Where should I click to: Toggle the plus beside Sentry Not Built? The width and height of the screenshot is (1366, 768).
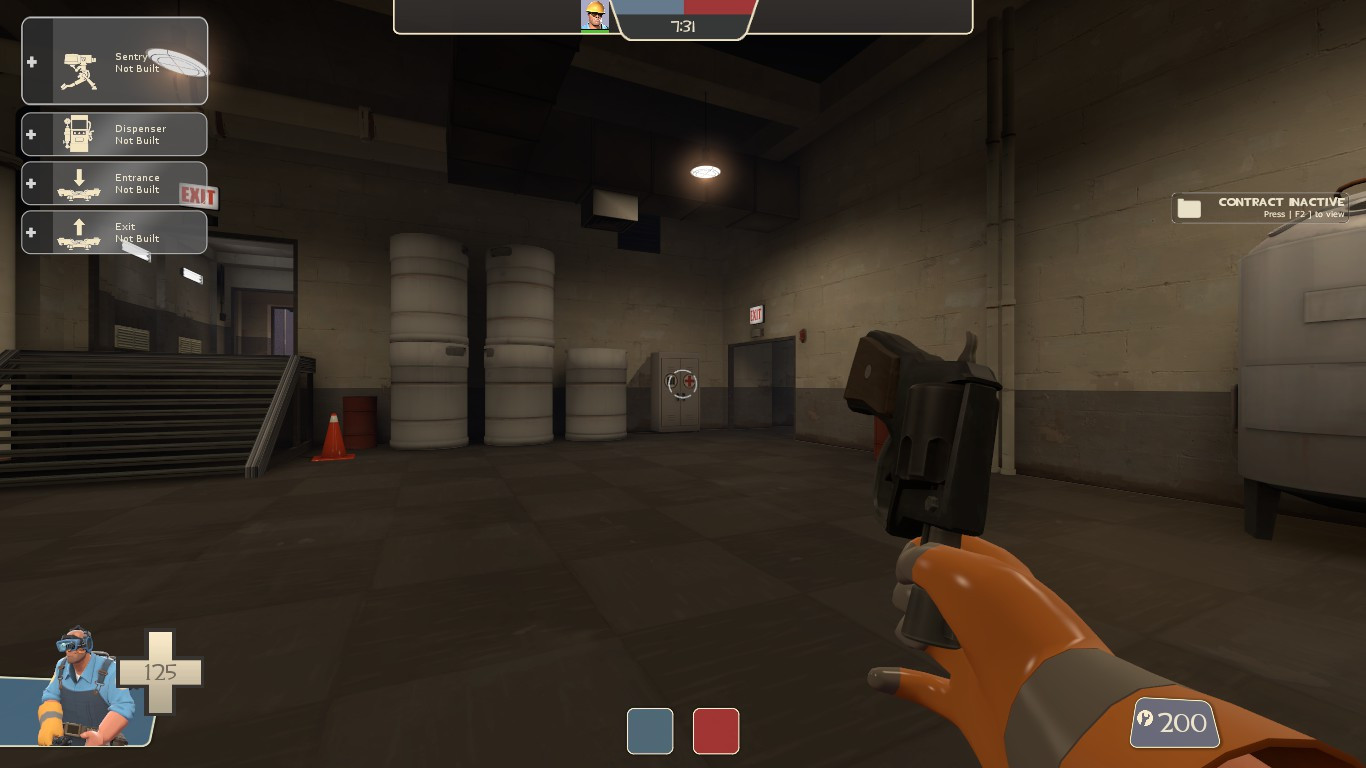click(31, 62)
